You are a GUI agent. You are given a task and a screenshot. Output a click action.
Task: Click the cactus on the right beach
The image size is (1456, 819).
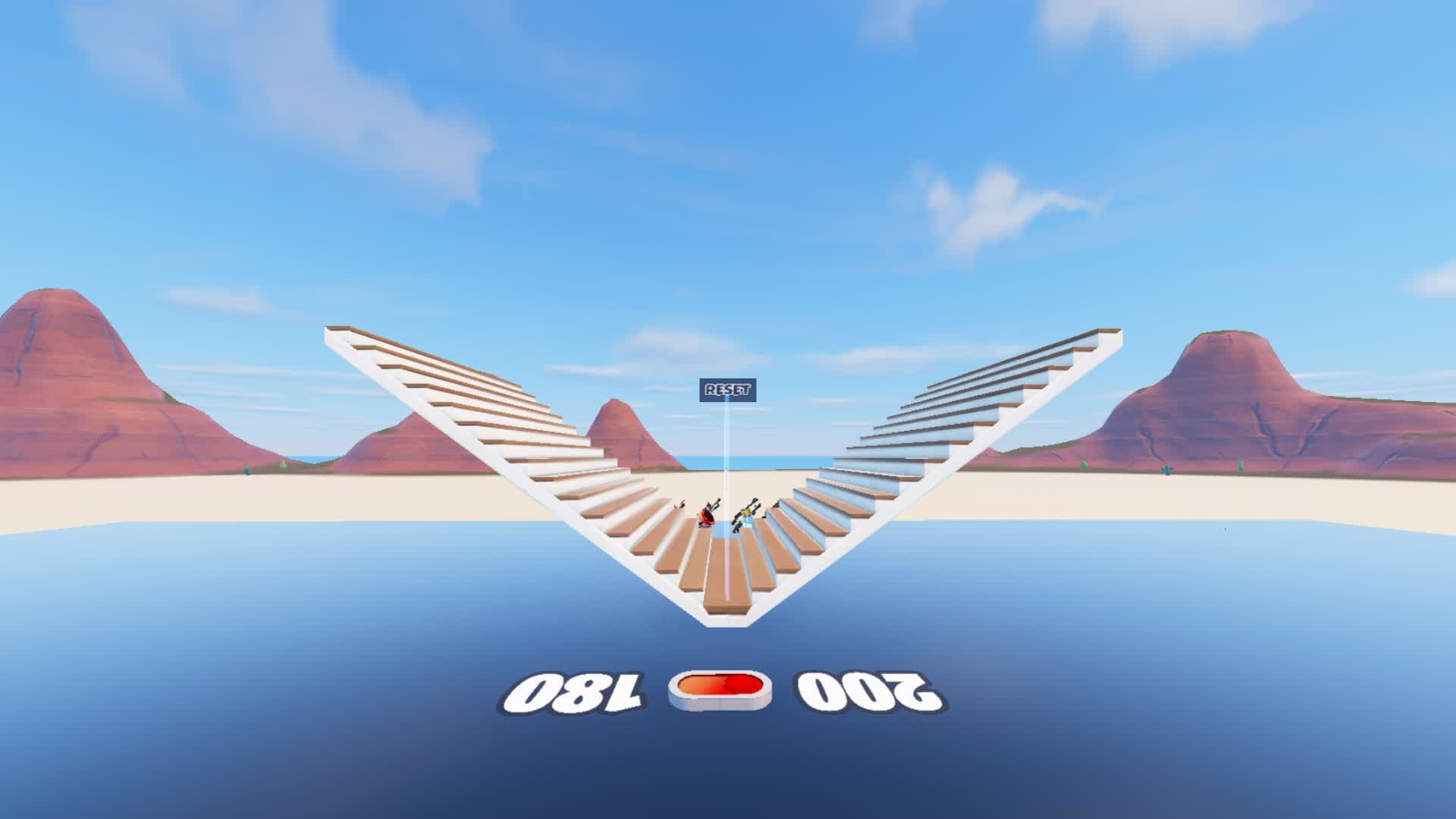[x=1167, y=470]
